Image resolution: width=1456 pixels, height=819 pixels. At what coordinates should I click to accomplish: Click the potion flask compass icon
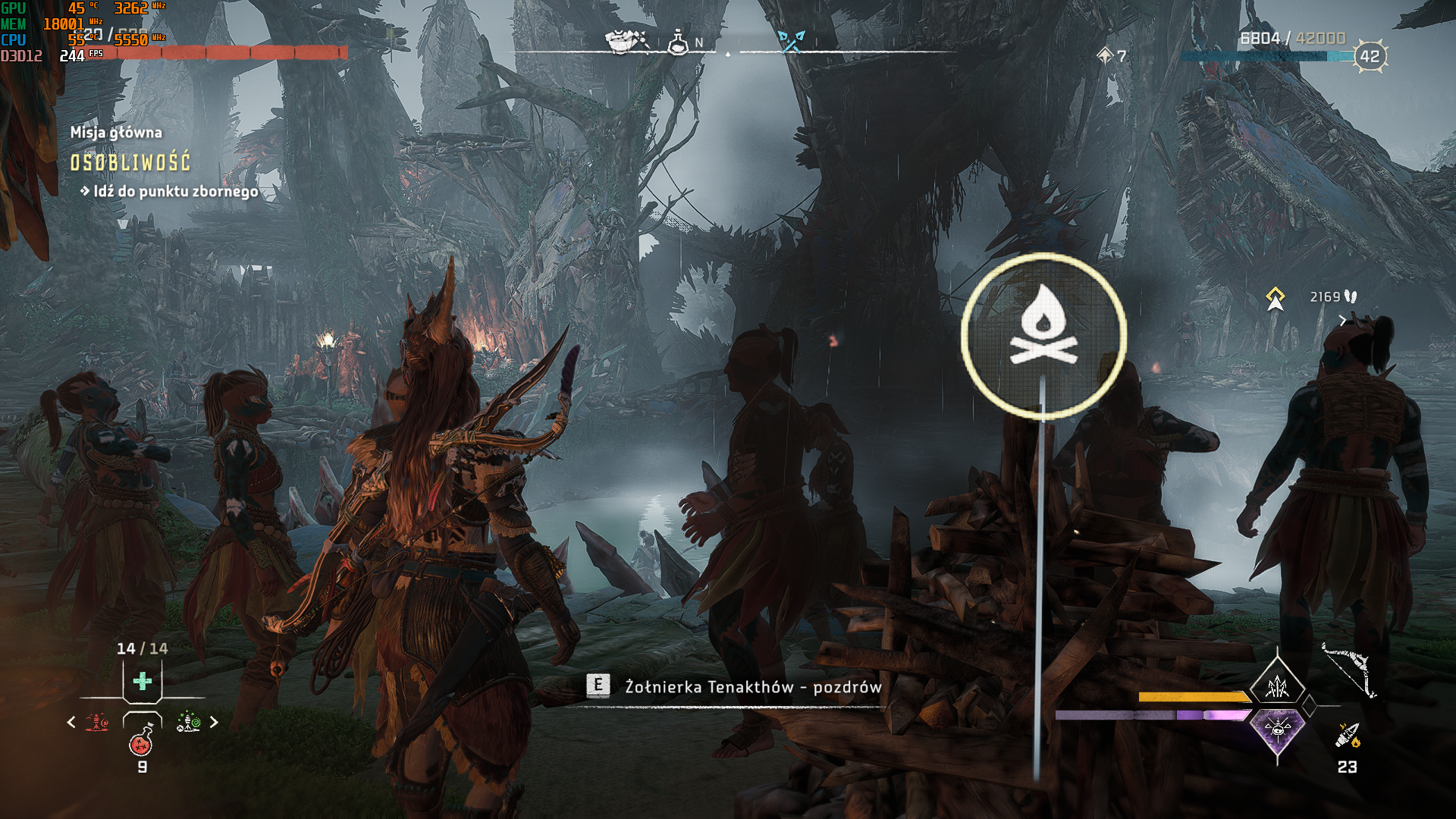[678, 42]
